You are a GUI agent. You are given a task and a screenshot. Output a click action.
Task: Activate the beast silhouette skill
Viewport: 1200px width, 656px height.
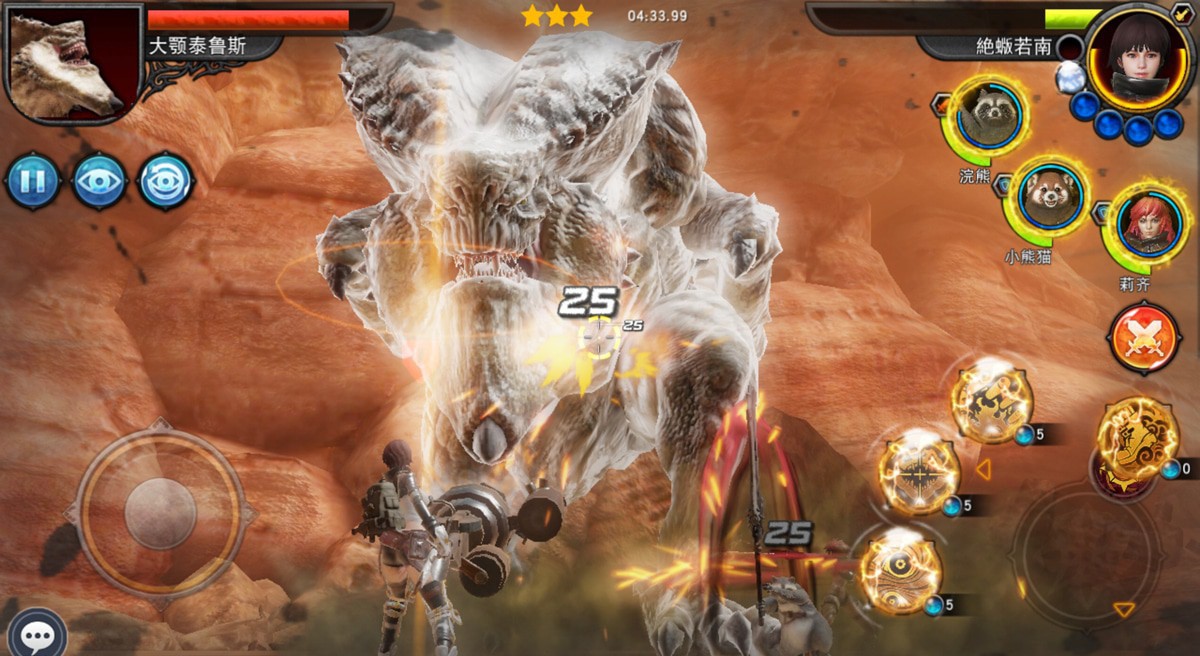point(990,401)
